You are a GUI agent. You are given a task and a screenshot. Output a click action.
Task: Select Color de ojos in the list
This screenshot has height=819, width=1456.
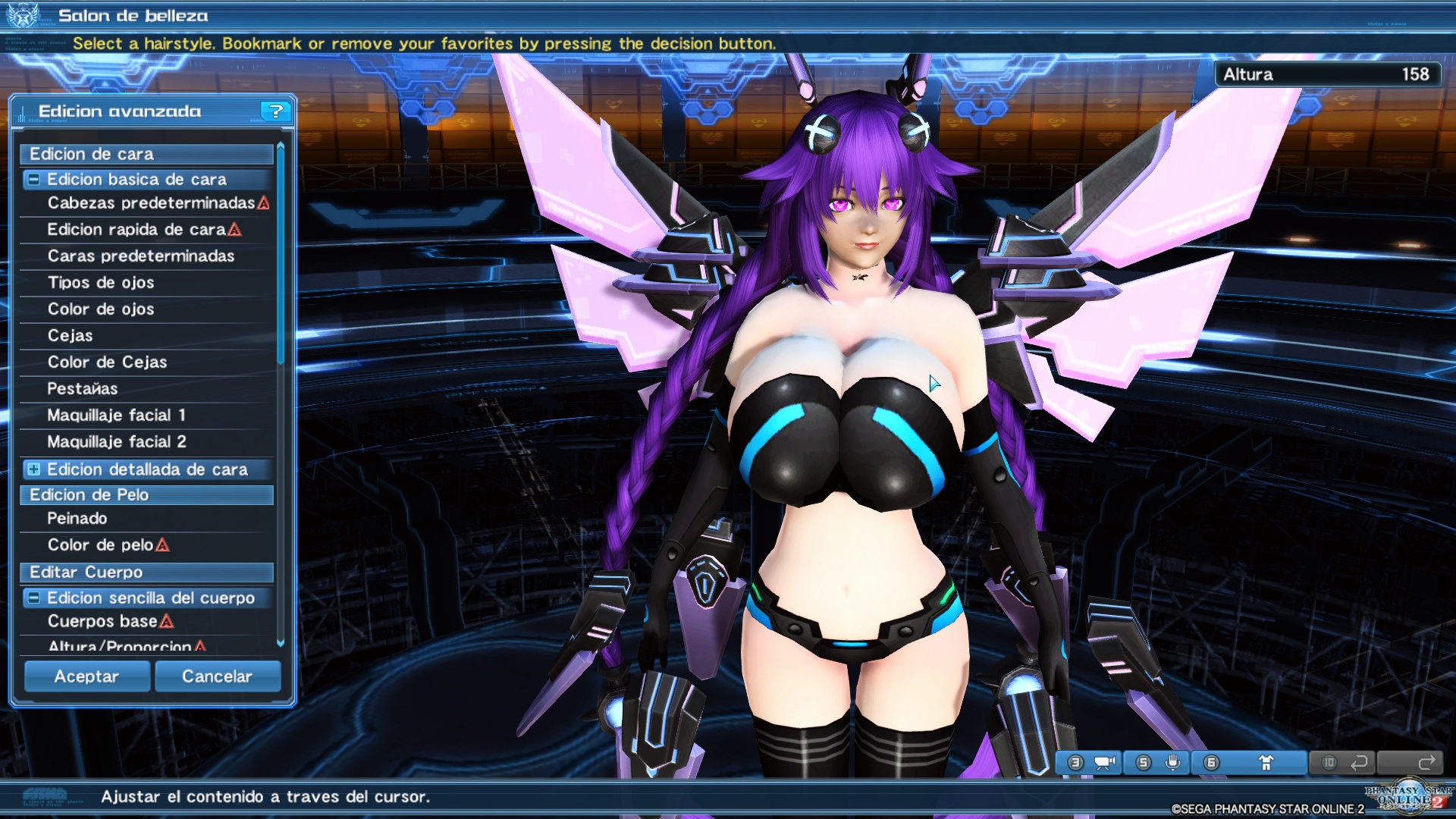[100, 309]
